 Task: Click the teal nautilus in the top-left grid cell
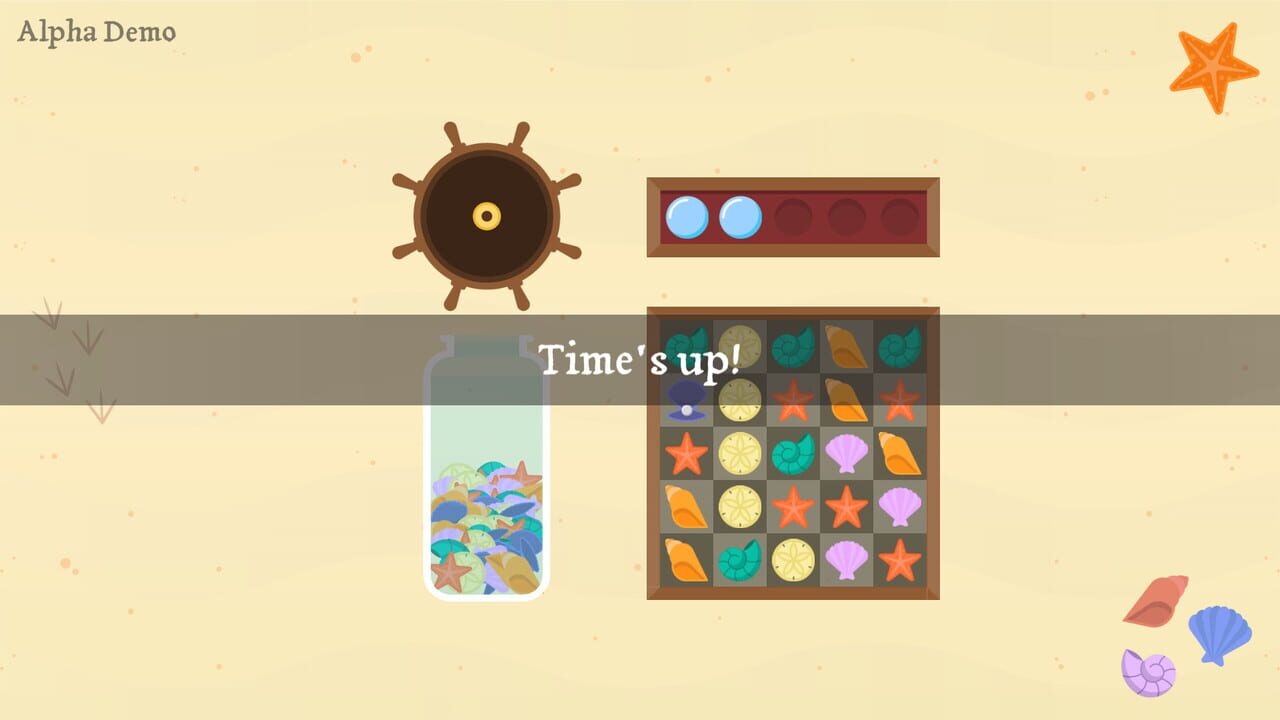point(685,348)
